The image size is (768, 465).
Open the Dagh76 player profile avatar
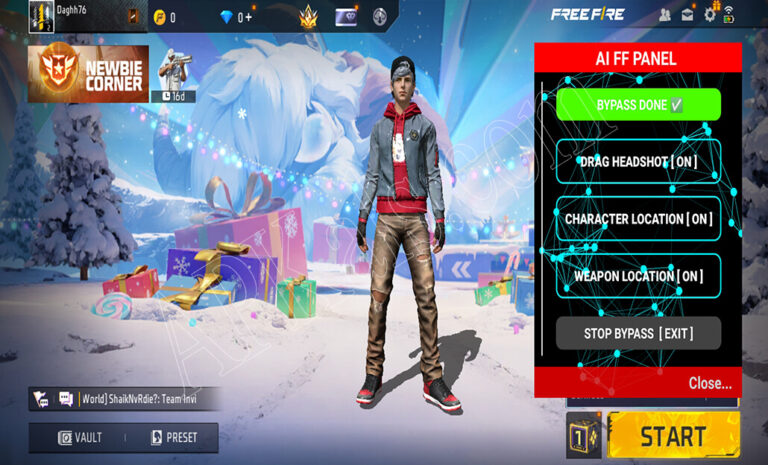(40, 16)
